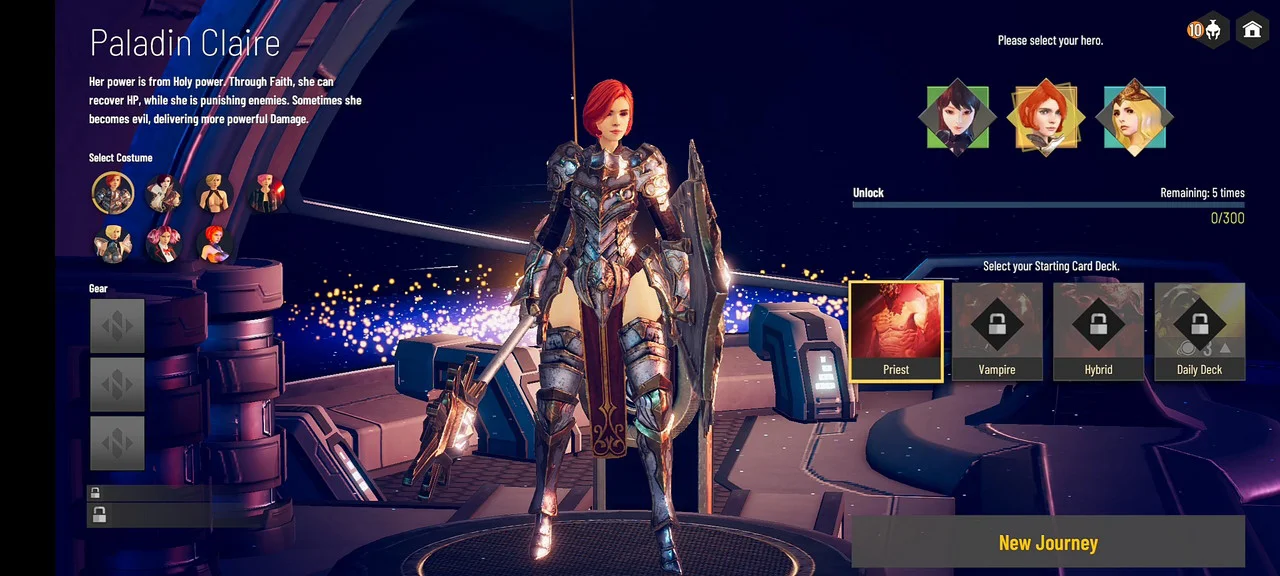The image size is (1280, 576).
Task: Choose the red-haired hero portrait
Action: pyautogui.click(x=1045, y=117)
